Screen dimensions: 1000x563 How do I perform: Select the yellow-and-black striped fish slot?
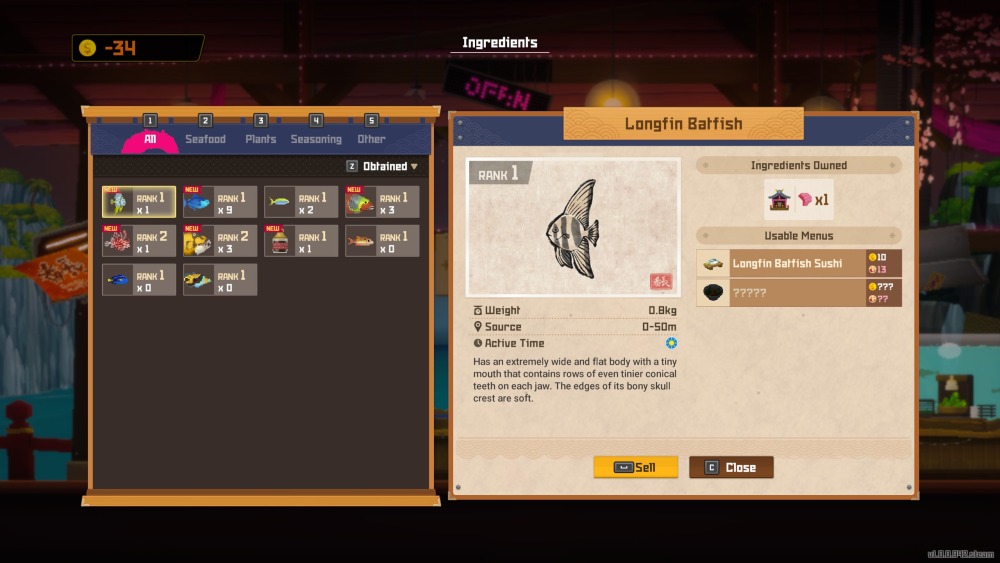tap(219, 280)
